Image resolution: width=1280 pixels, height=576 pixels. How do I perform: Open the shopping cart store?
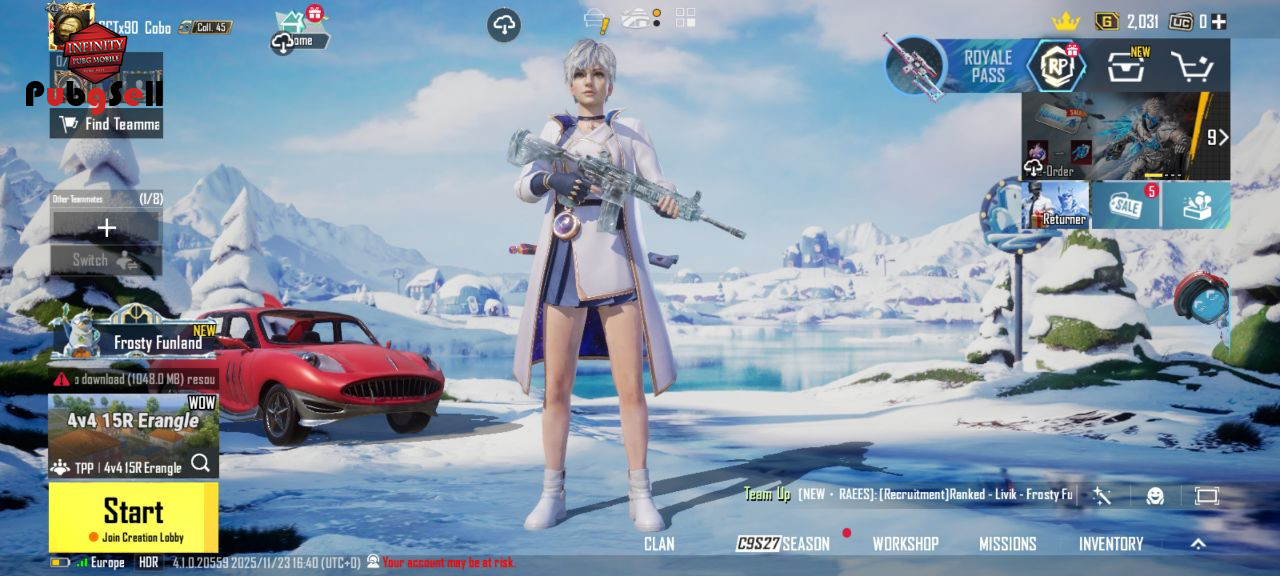pyautogui.click(x=1191, y=67)
